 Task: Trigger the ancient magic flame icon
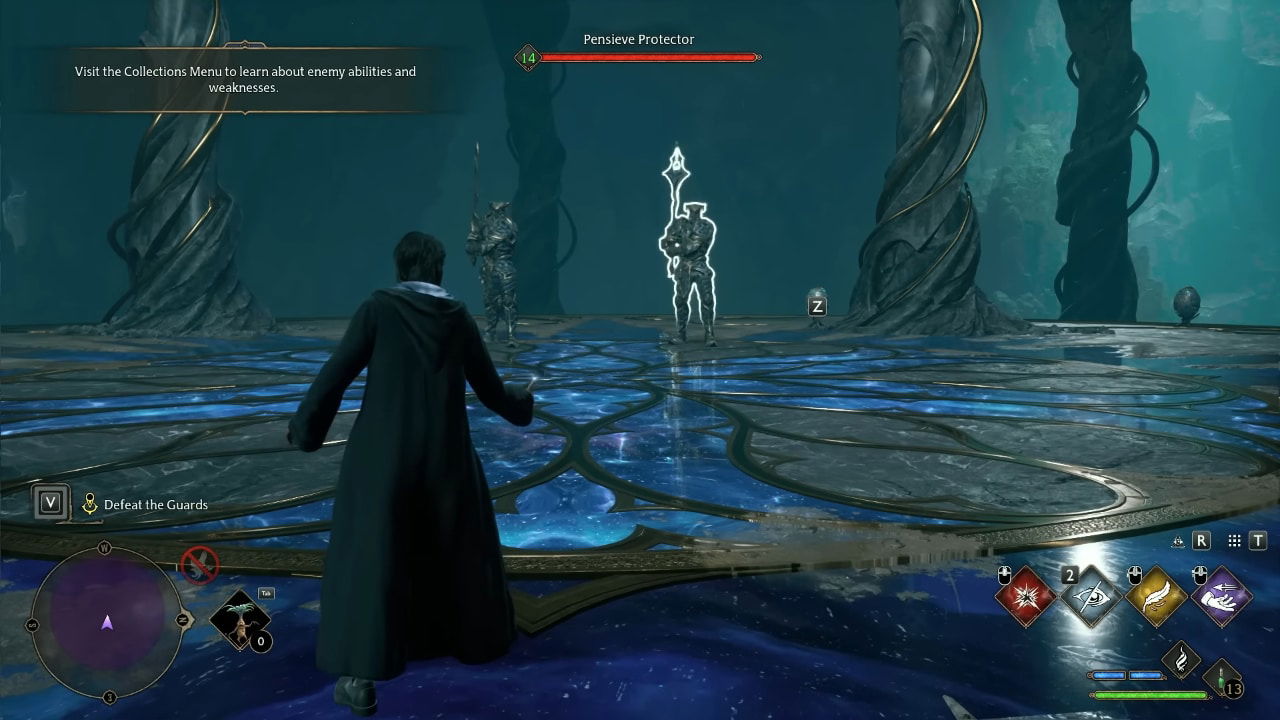[x=1182, y=660]
